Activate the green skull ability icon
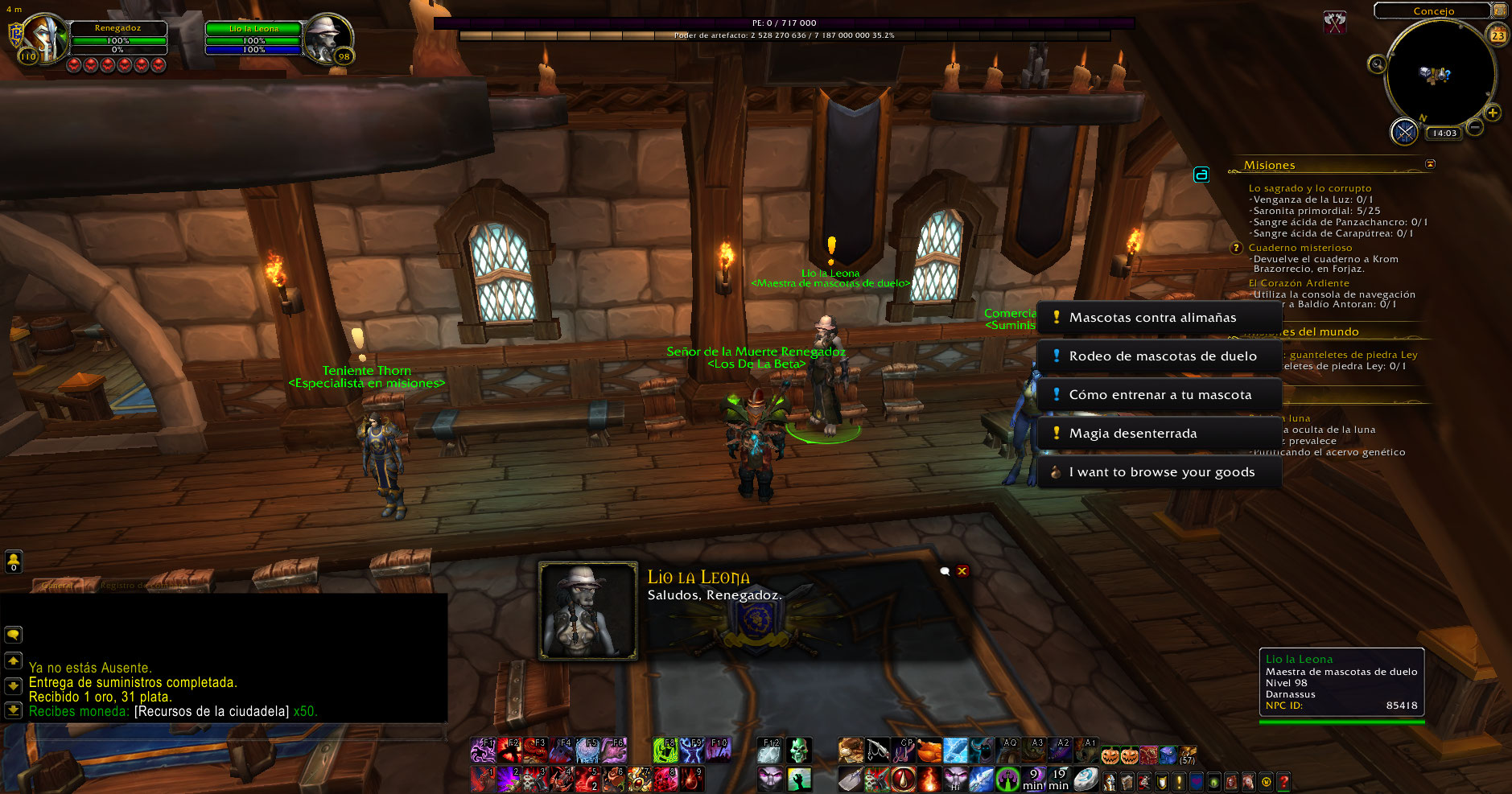This screenshot has width=1512, height=794. tap(798, 751)
